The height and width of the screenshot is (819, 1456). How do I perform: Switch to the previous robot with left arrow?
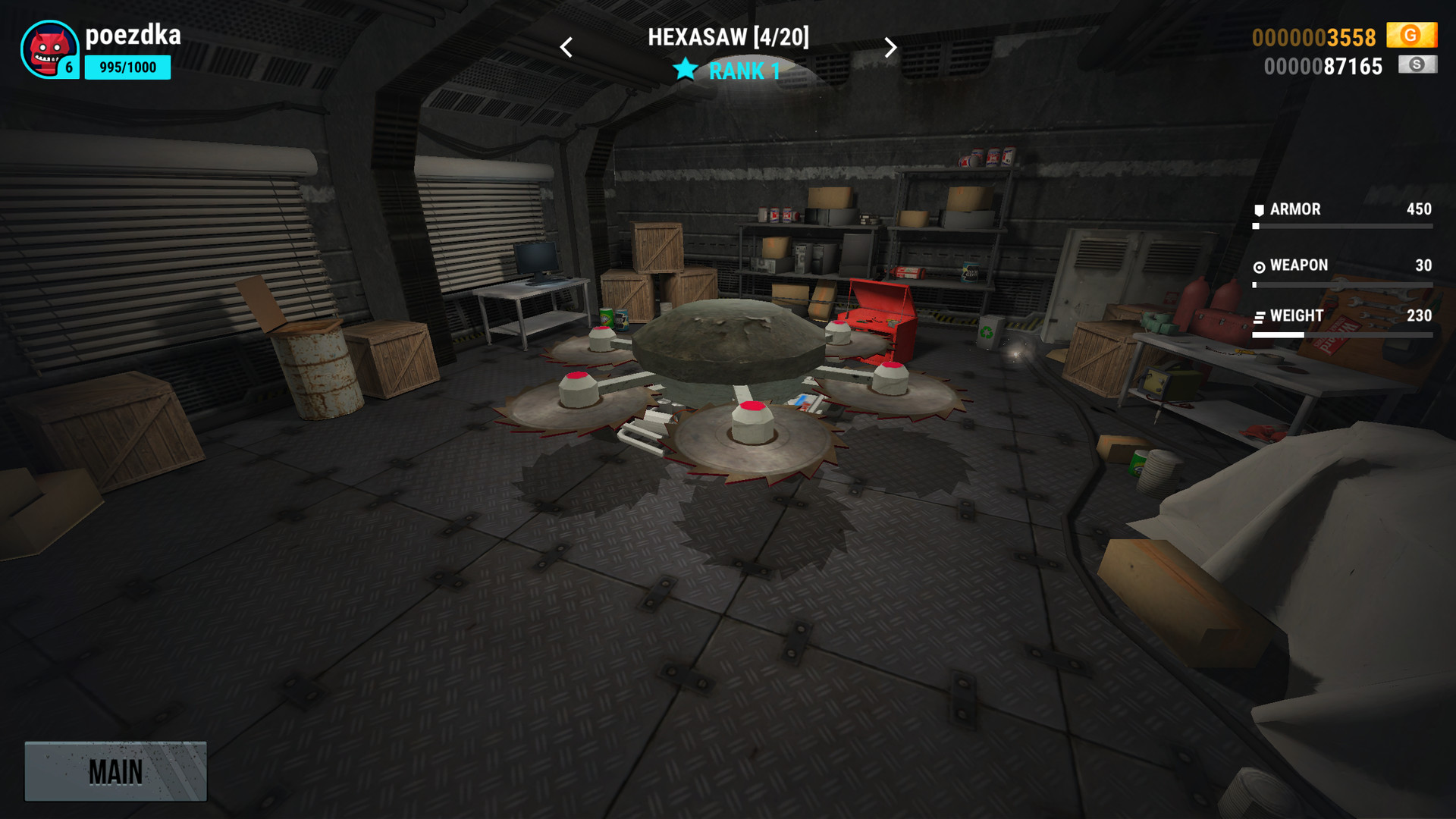click(x=566, y=47)
